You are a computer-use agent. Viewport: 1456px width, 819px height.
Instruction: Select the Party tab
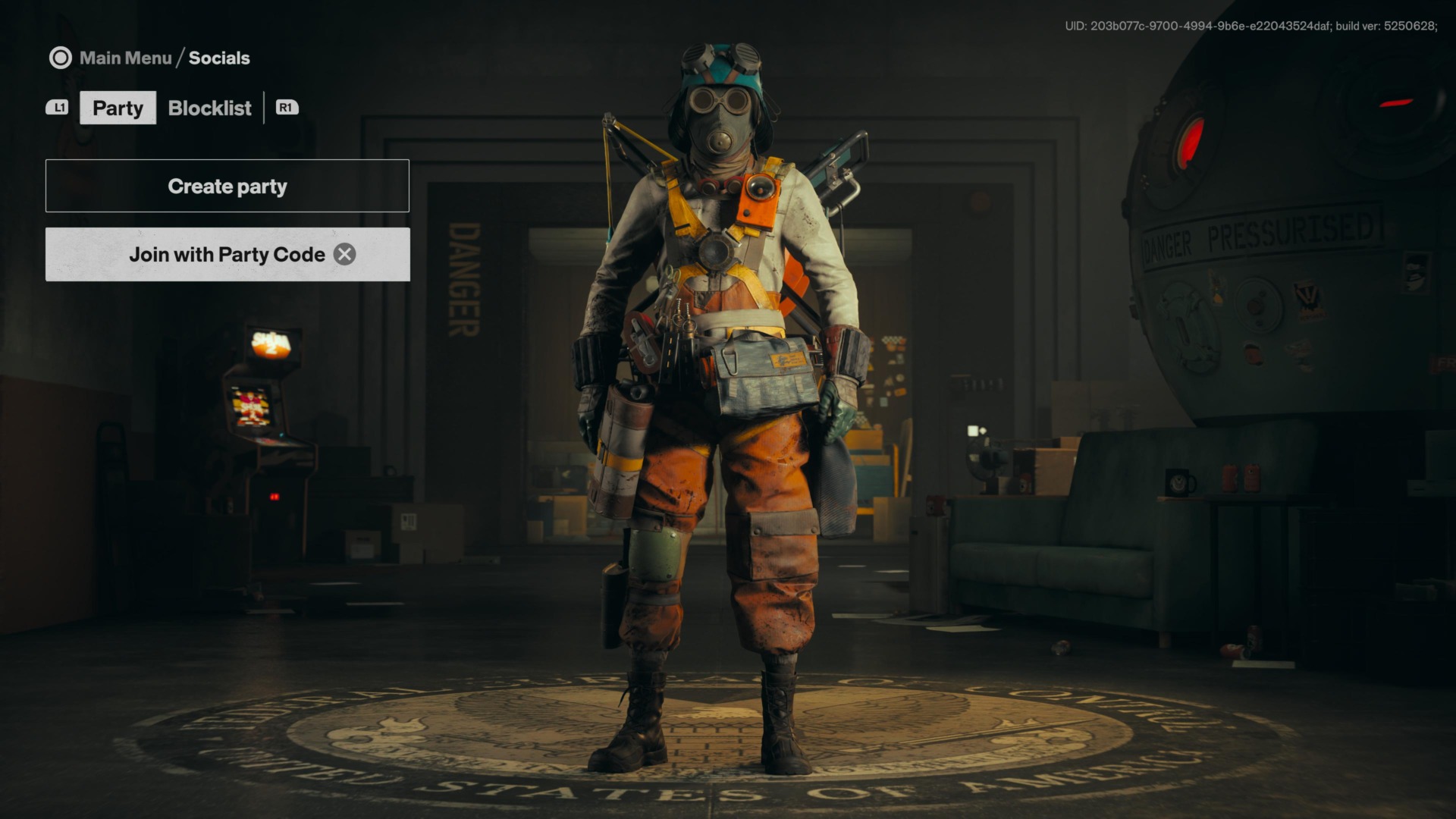coord(118,108)
